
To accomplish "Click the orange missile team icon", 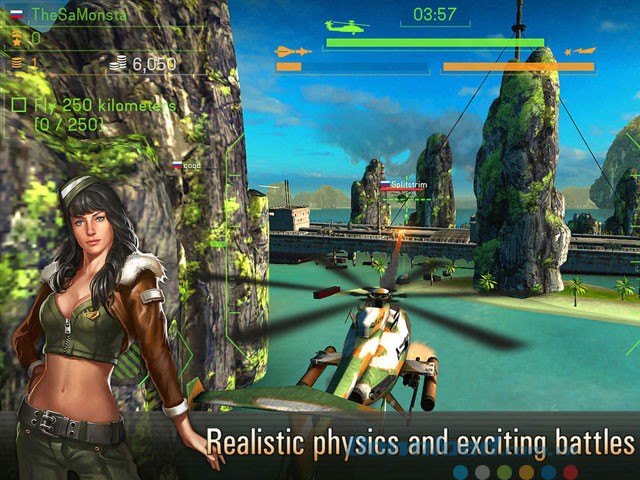I will point(286,51).
